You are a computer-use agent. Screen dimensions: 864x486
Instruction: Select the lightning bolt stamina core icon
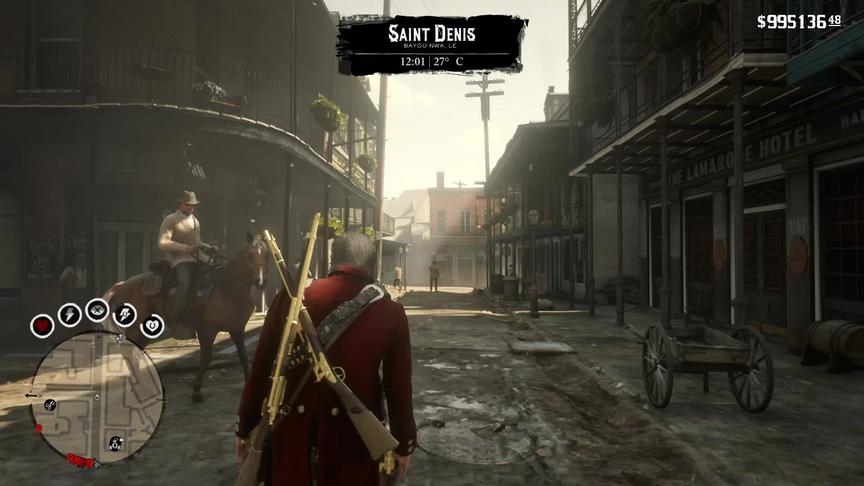coord(69,314)
